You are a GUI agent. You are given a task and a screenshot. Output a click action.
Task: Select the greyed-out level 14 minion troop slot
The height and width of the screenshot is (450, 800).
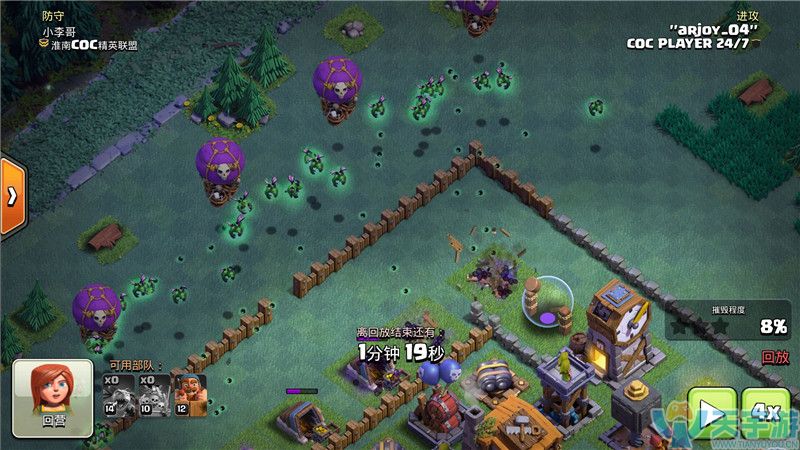(x=119, y=394)
